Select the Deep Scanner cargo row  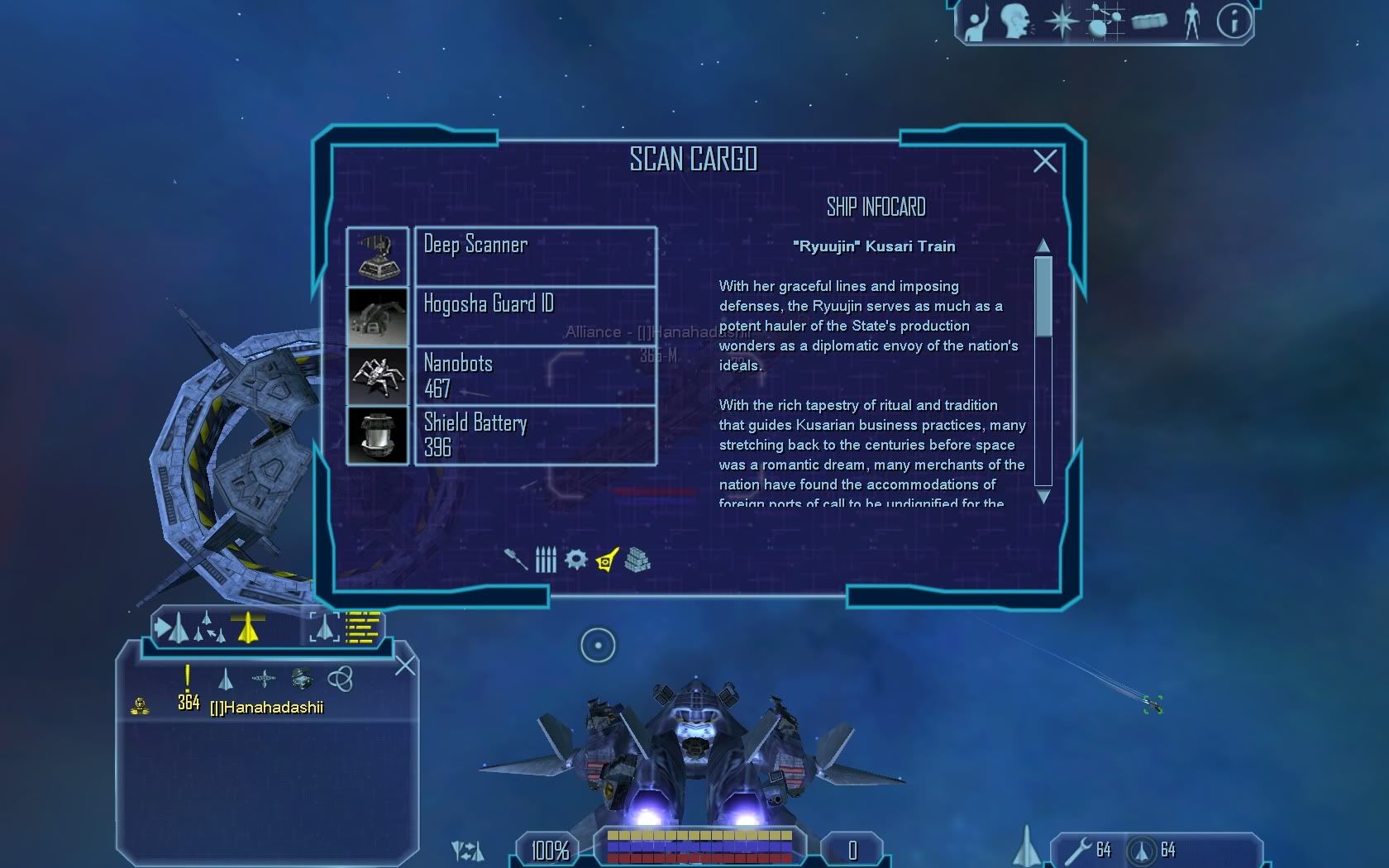pyautogui.click(x=535, y=256)
